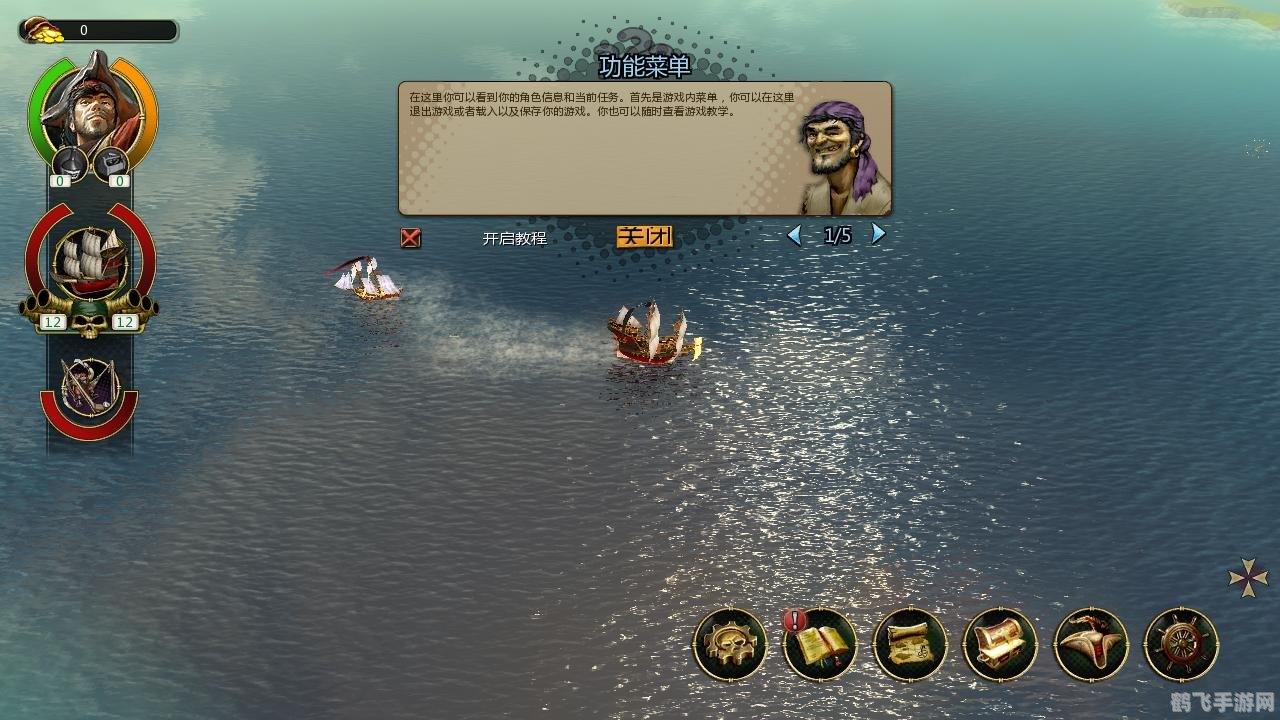The width and height of the screenshot is (1280, 720).
Task: Open the captain's hat character menu
Action: [x=1090, y=645]
